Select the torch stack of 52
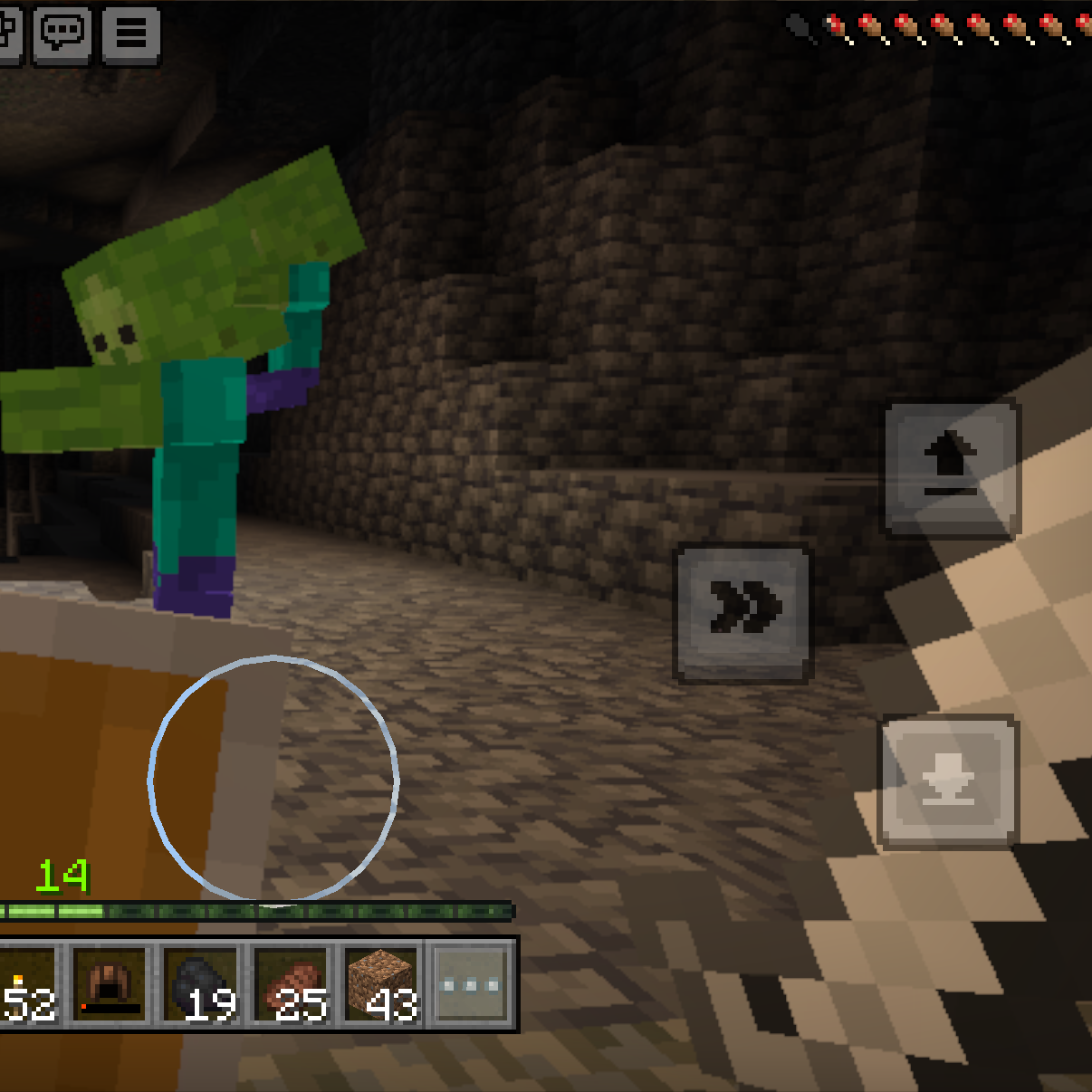 [27, 983]
